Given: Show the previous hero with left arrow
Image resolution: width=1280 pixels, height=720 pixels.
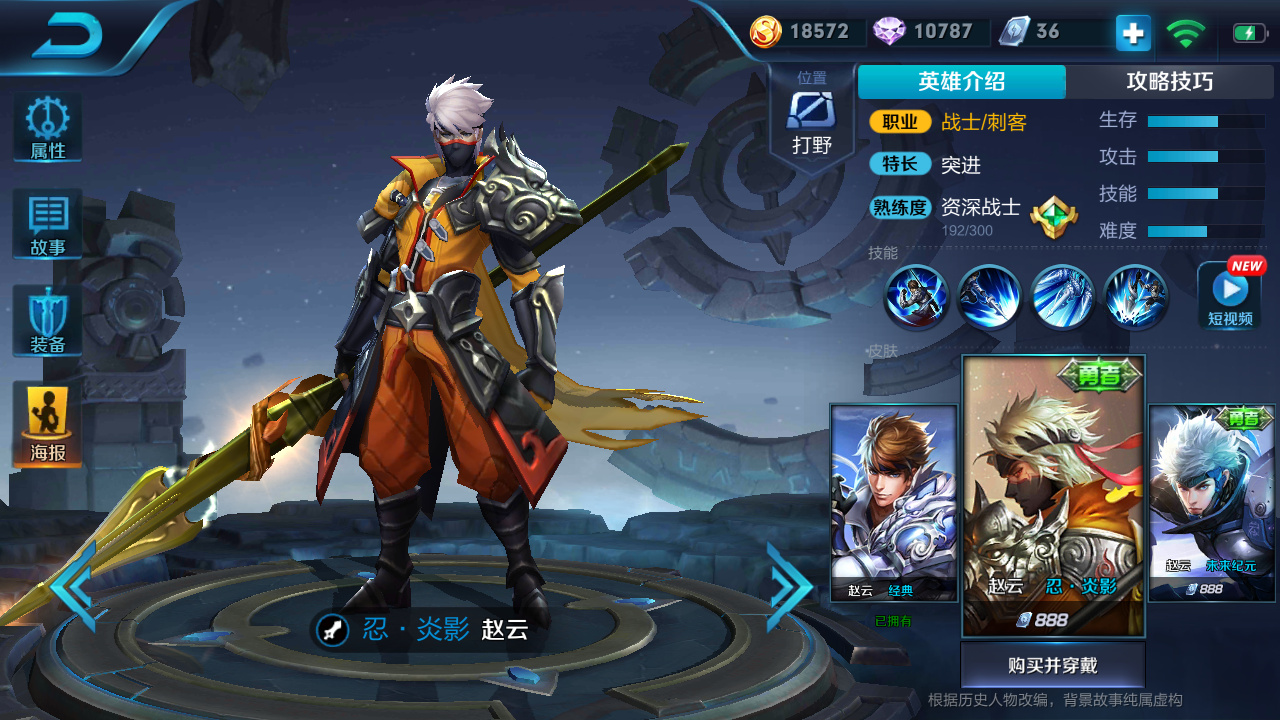Looking at the screenshot, I should point(73,587).
